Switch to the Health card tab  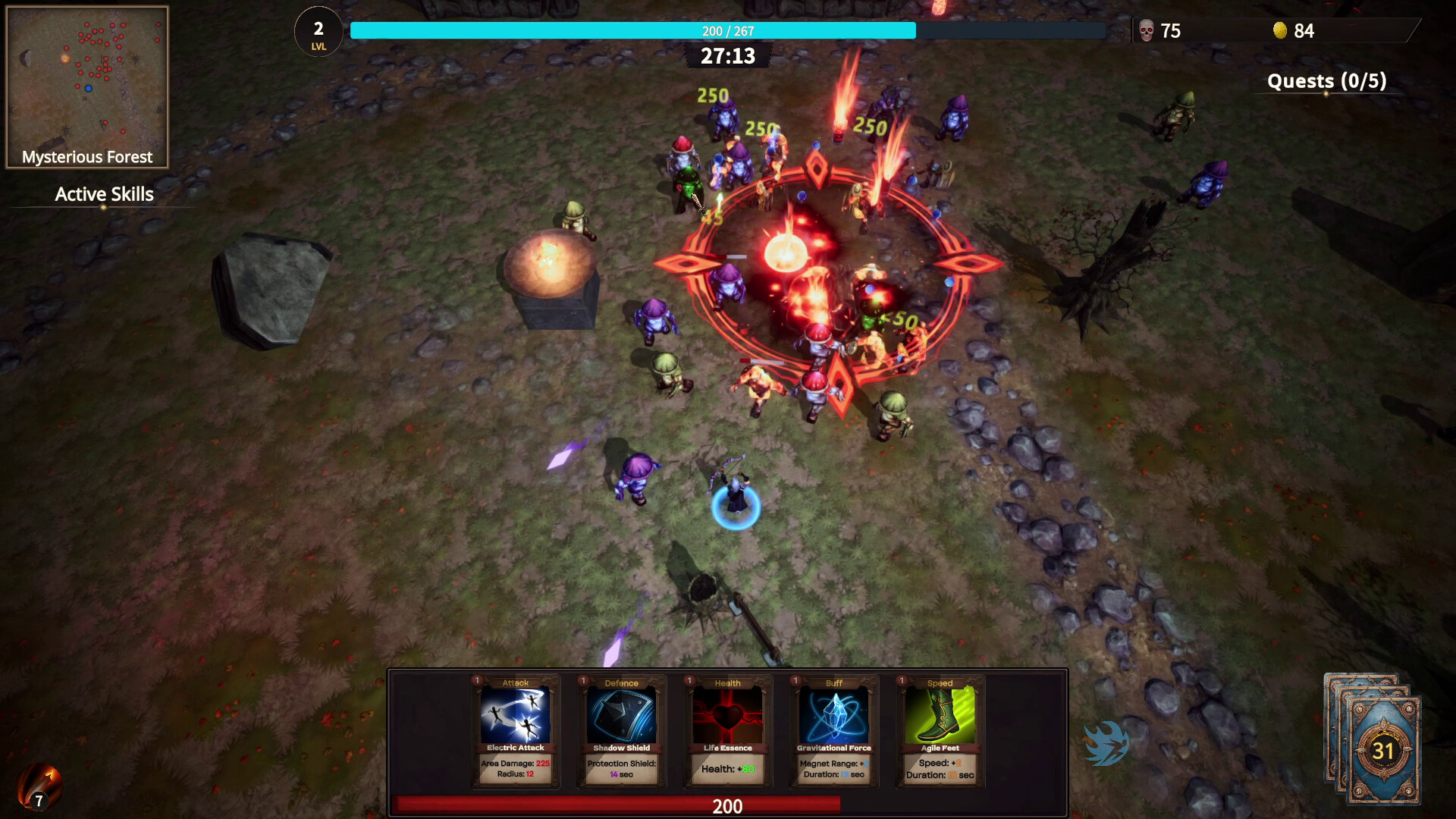[726, 682]
